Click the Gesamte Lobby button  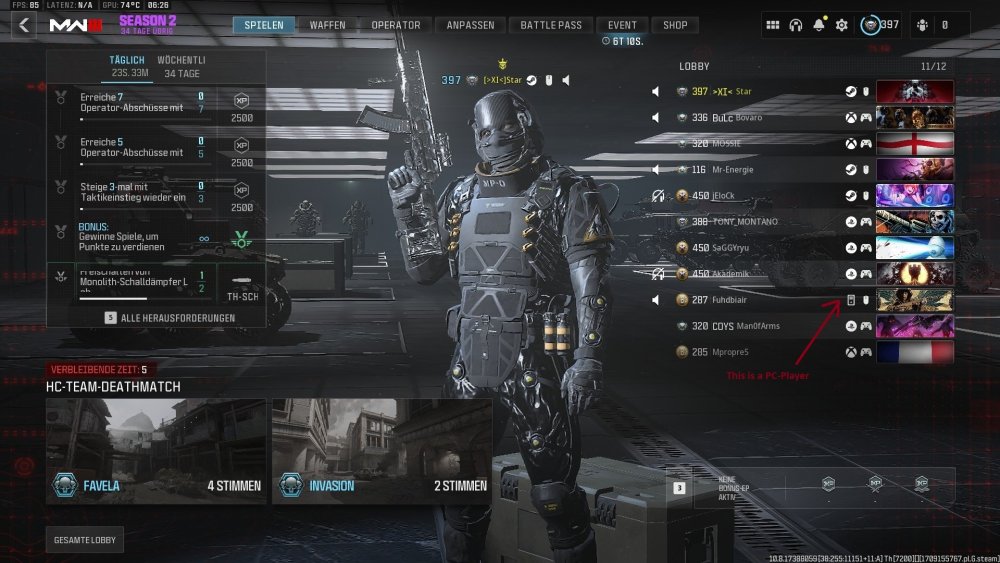pos(86,540)
